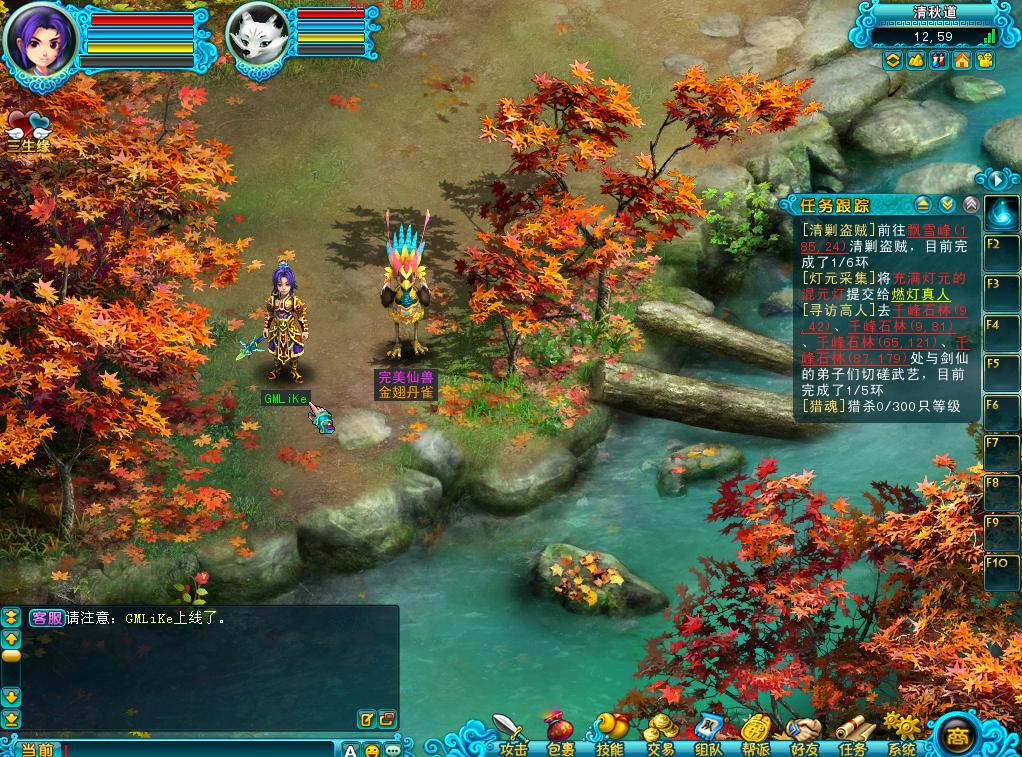Click the yellow camera icon under minimap
The width and height of the screenshot is (1022, 757).
tap(985, 61)
